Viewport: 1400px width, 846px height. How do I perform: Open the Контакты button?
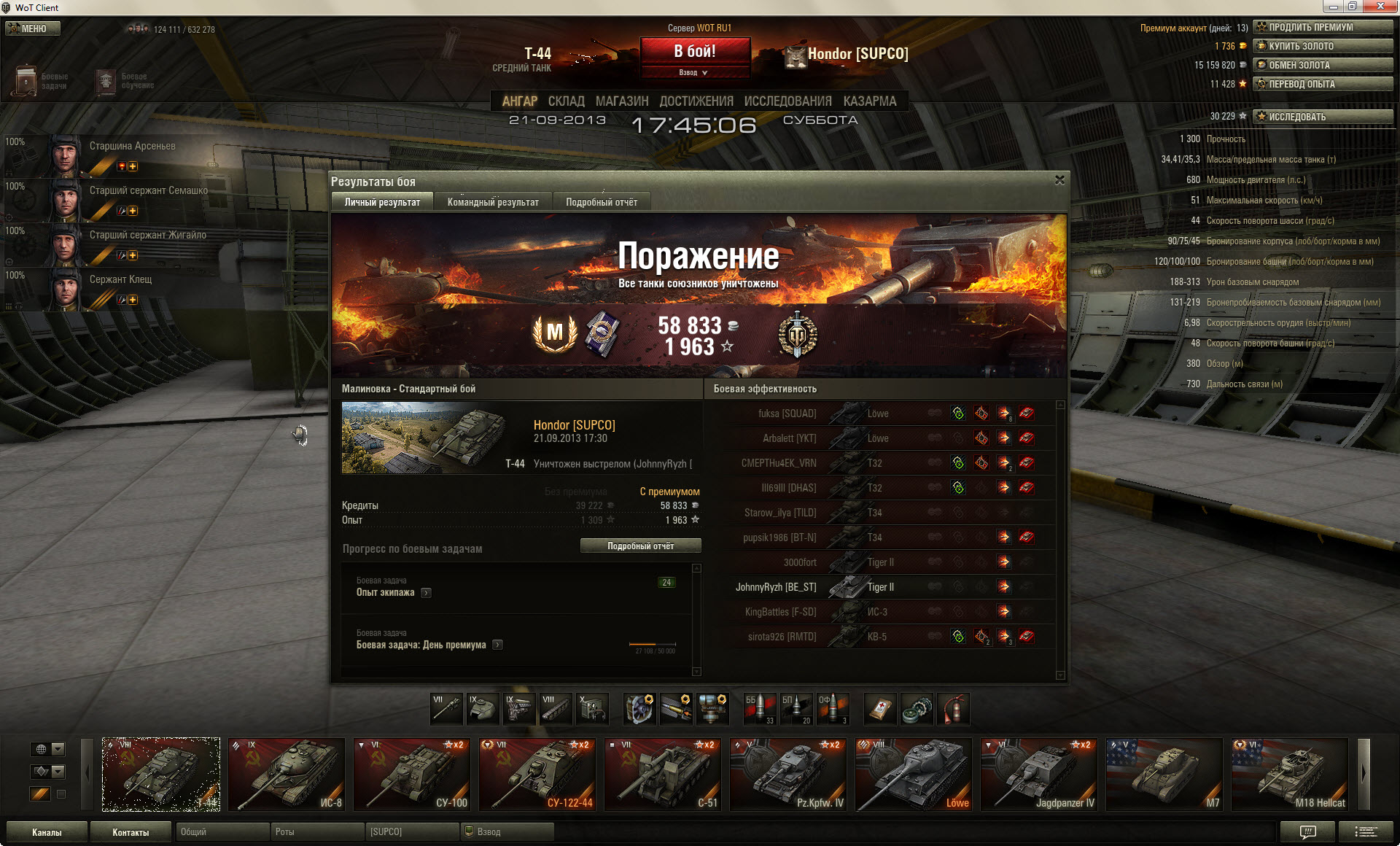131,832
